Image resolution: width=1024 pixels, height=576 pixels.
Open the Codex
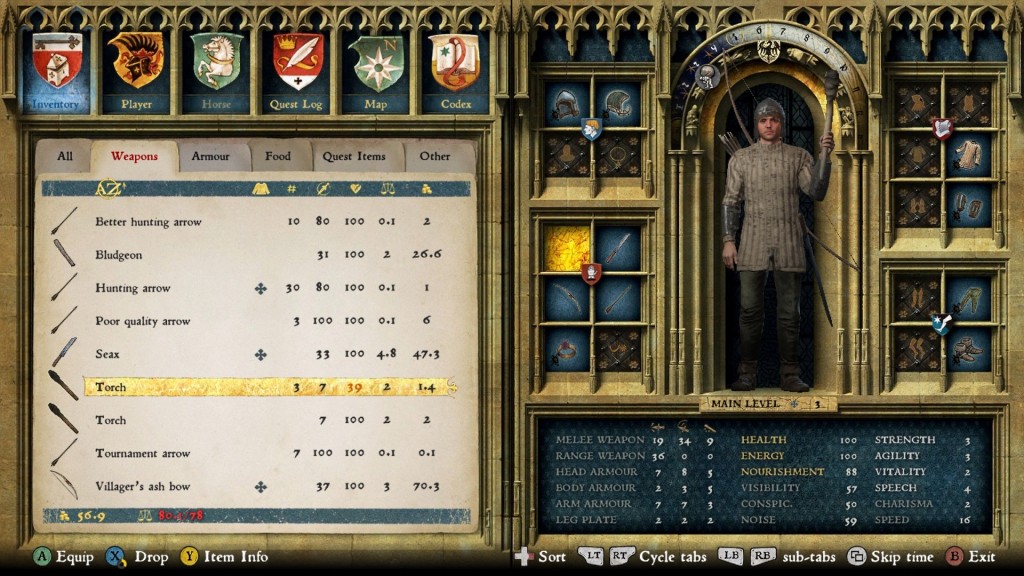click(455, 70)
